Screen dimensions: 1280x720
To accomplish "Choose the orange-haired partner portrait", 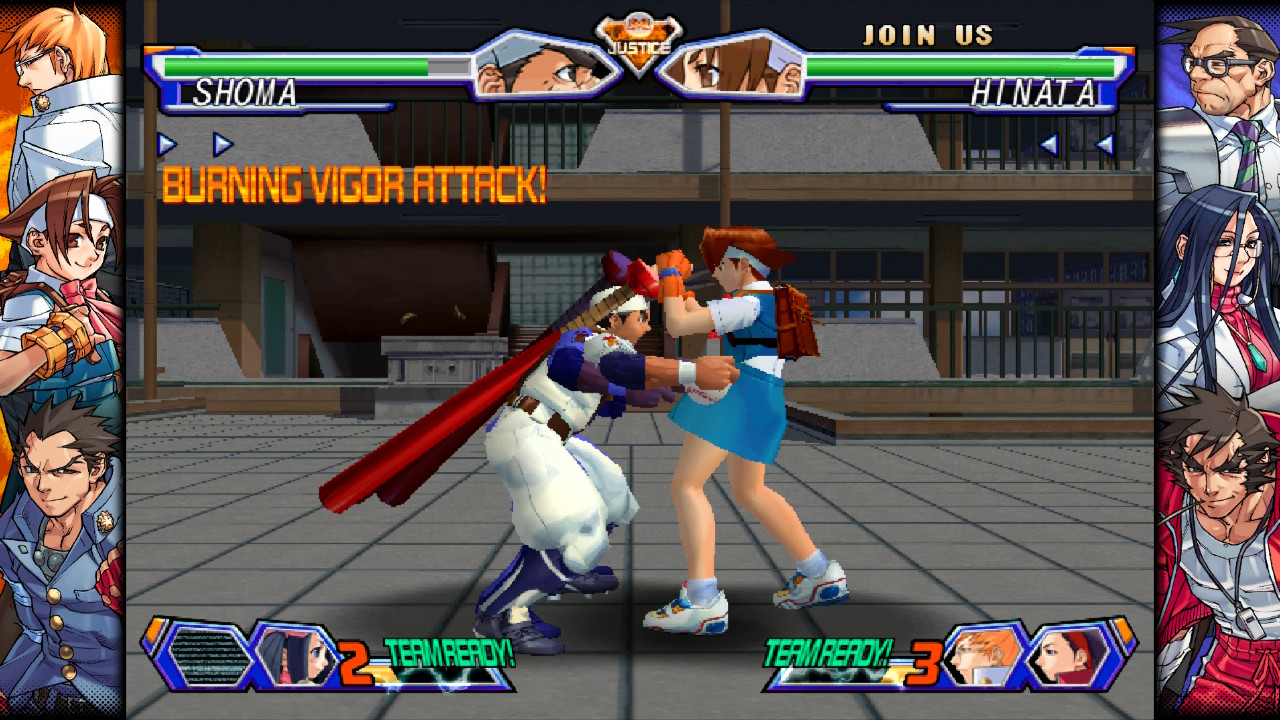I will [985, 654].
